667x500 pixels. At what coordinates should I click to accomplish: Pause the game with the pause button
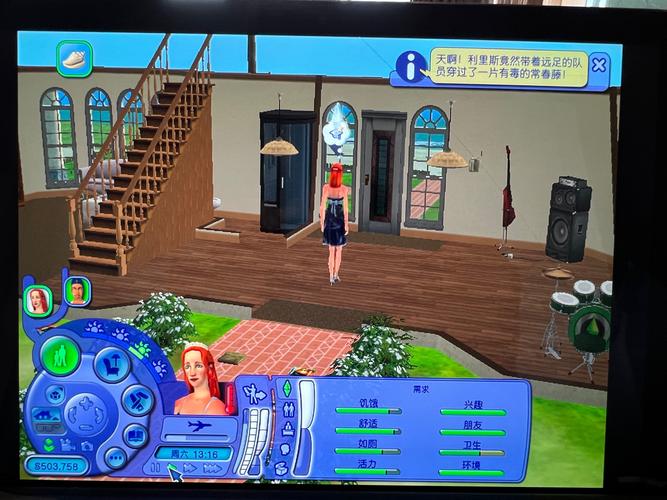155,467
